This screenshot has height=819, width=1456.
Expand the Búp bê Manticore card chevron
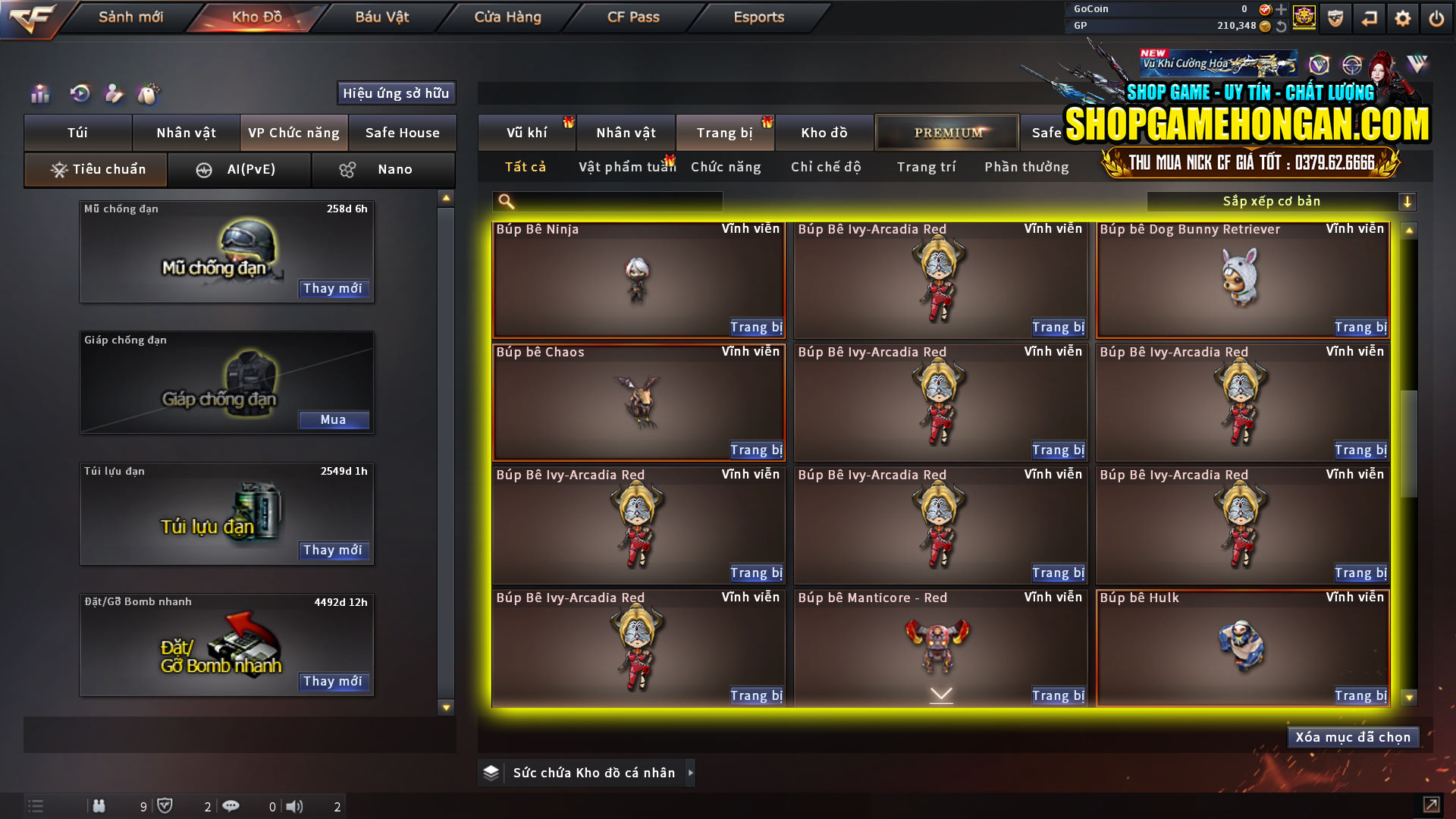[x=941, y=694]
